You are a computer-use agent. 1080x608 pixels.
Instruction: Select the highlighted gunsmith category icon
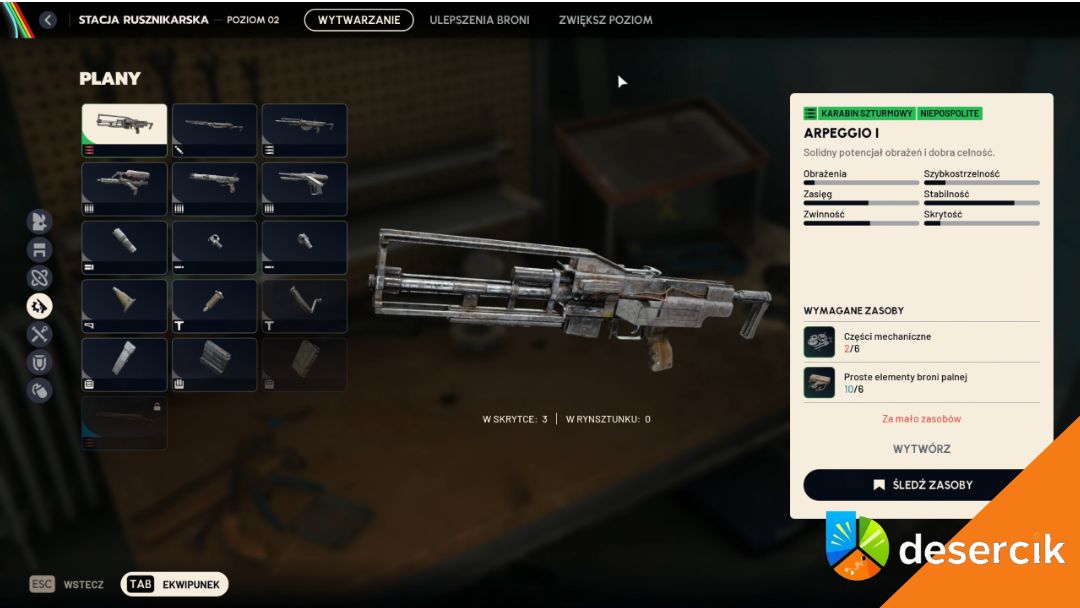(40, 306)
